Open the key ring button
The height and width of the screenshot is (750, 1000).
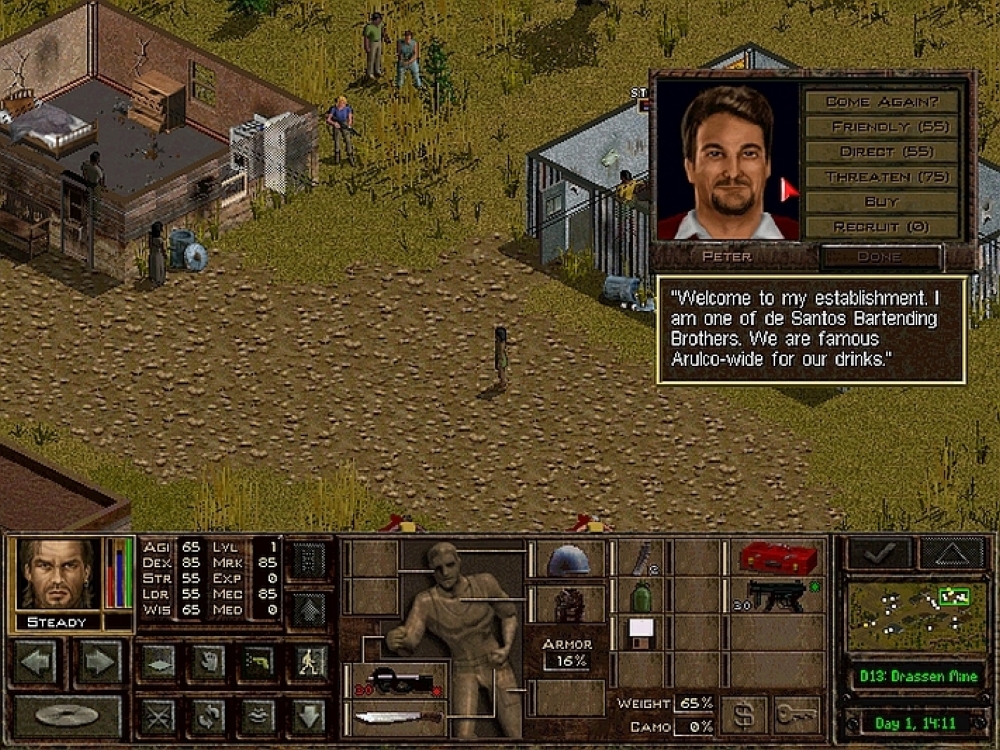point(796,715)
